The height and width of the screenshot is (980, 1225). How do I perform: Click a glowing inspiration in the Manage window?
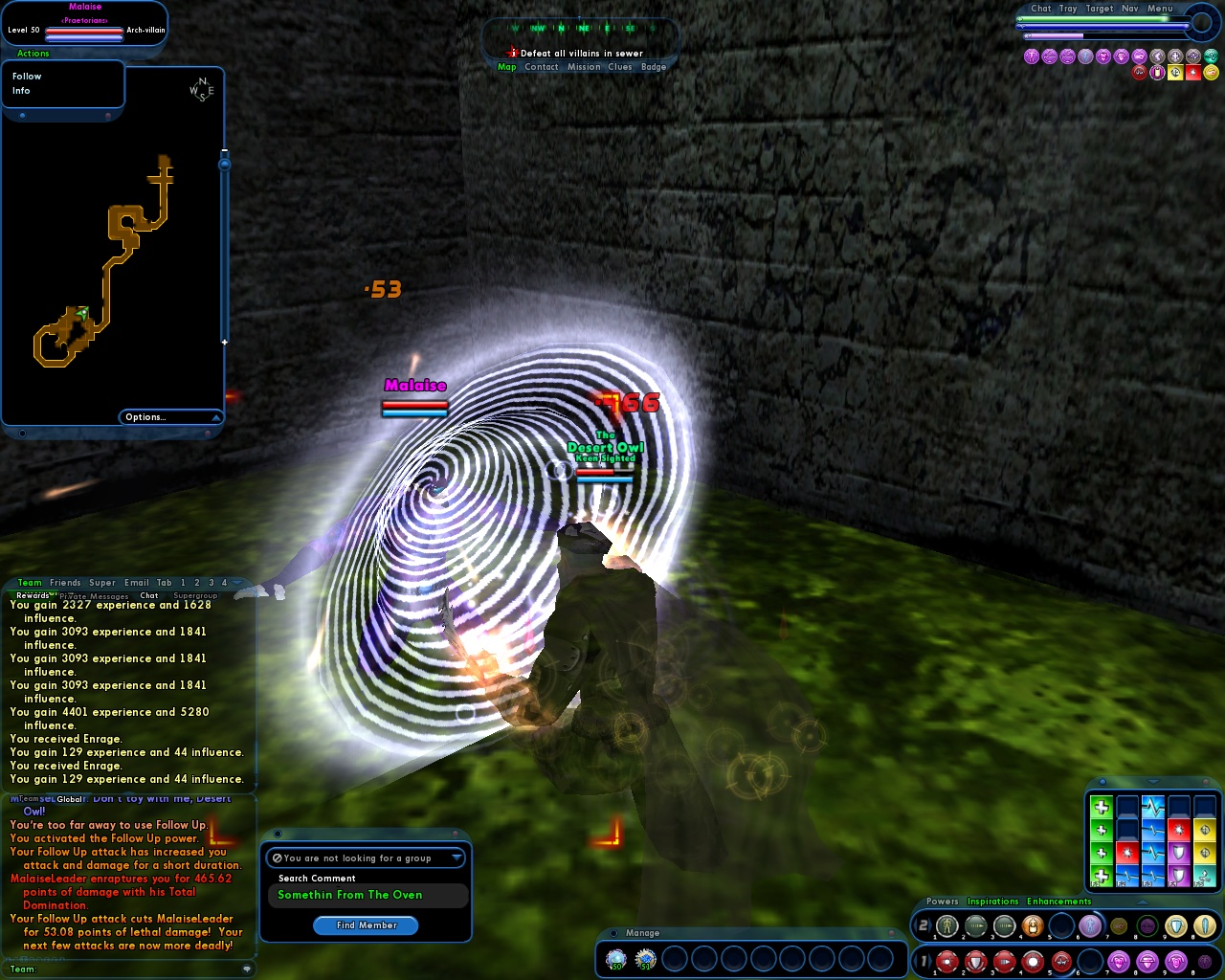coord(618,958)
